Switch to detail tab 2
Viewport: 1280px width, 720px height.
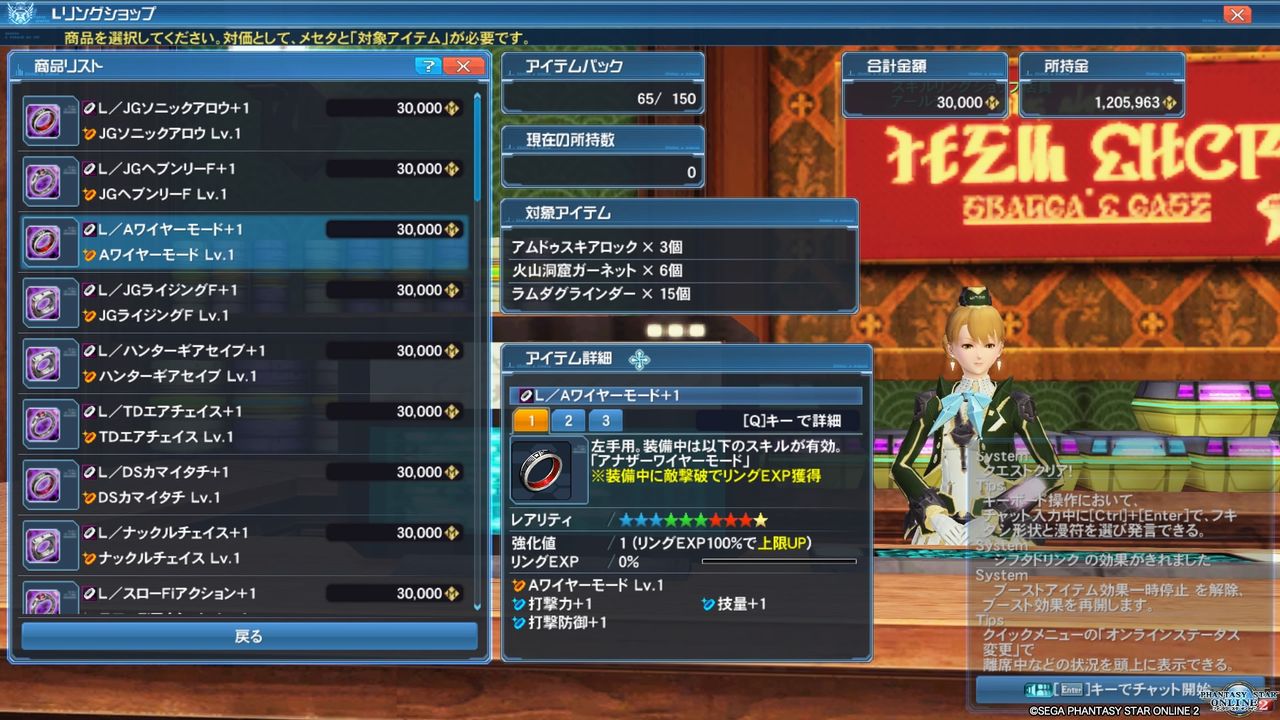(567, 420)
